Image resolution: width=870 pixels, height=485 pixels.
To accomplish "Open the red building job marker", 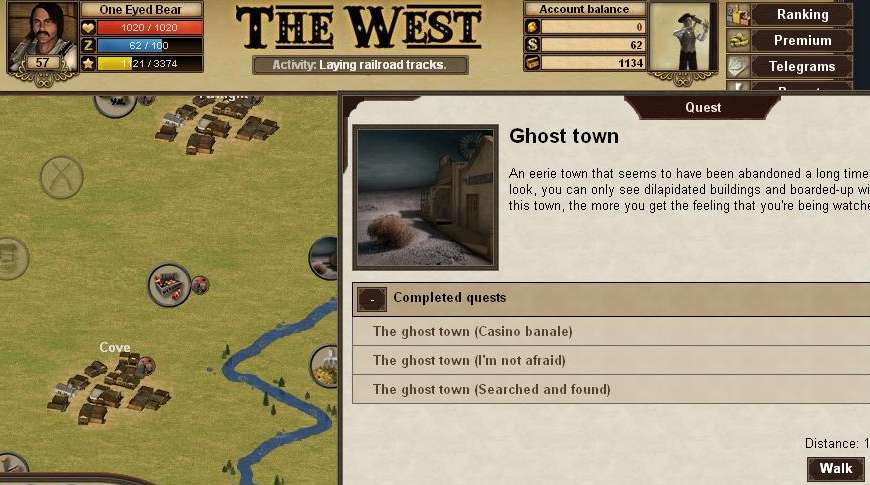I will pos(169,285).
